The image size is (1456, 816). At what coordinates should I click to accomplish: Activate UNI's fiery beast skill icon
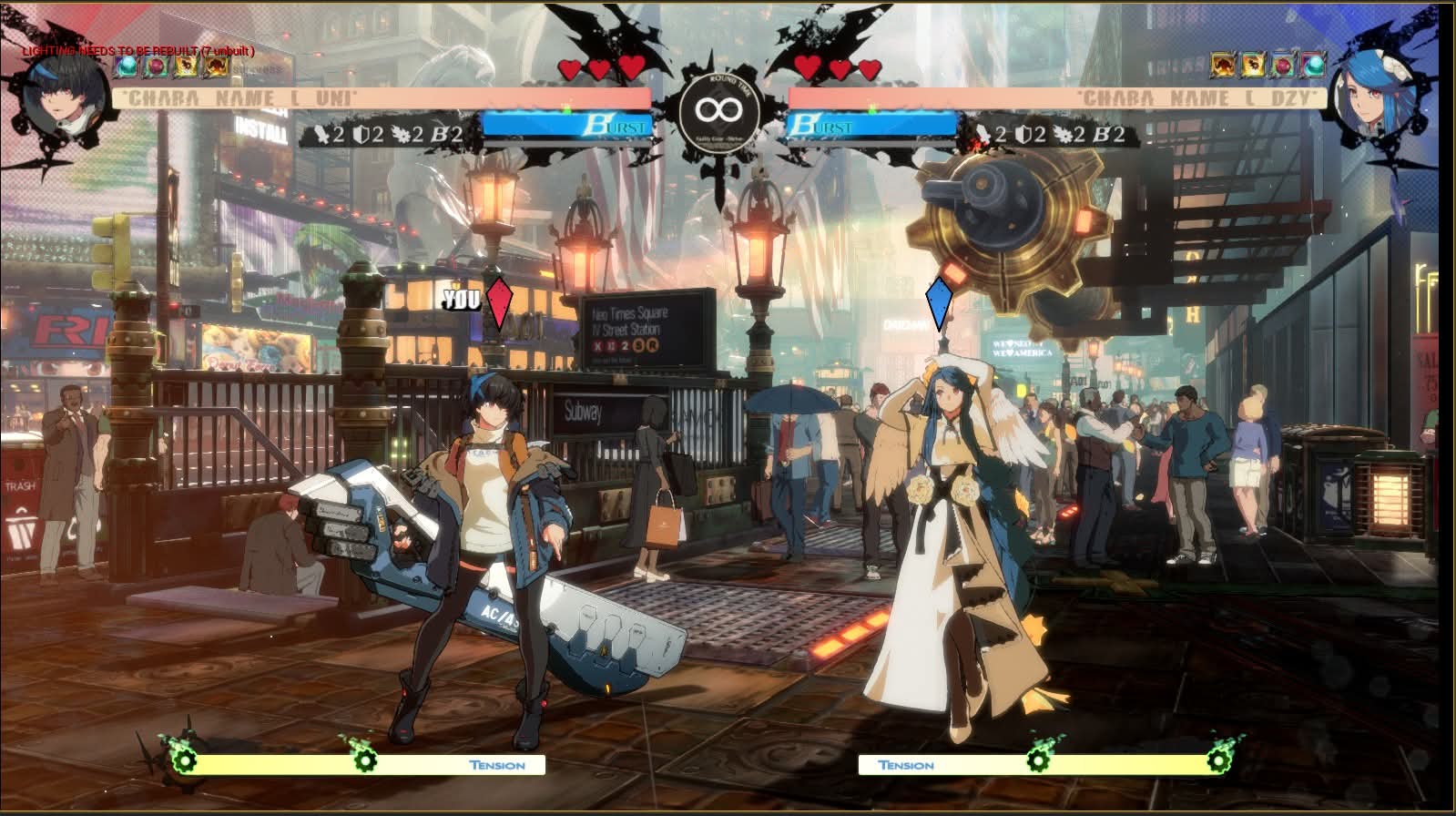click(216, 65)
